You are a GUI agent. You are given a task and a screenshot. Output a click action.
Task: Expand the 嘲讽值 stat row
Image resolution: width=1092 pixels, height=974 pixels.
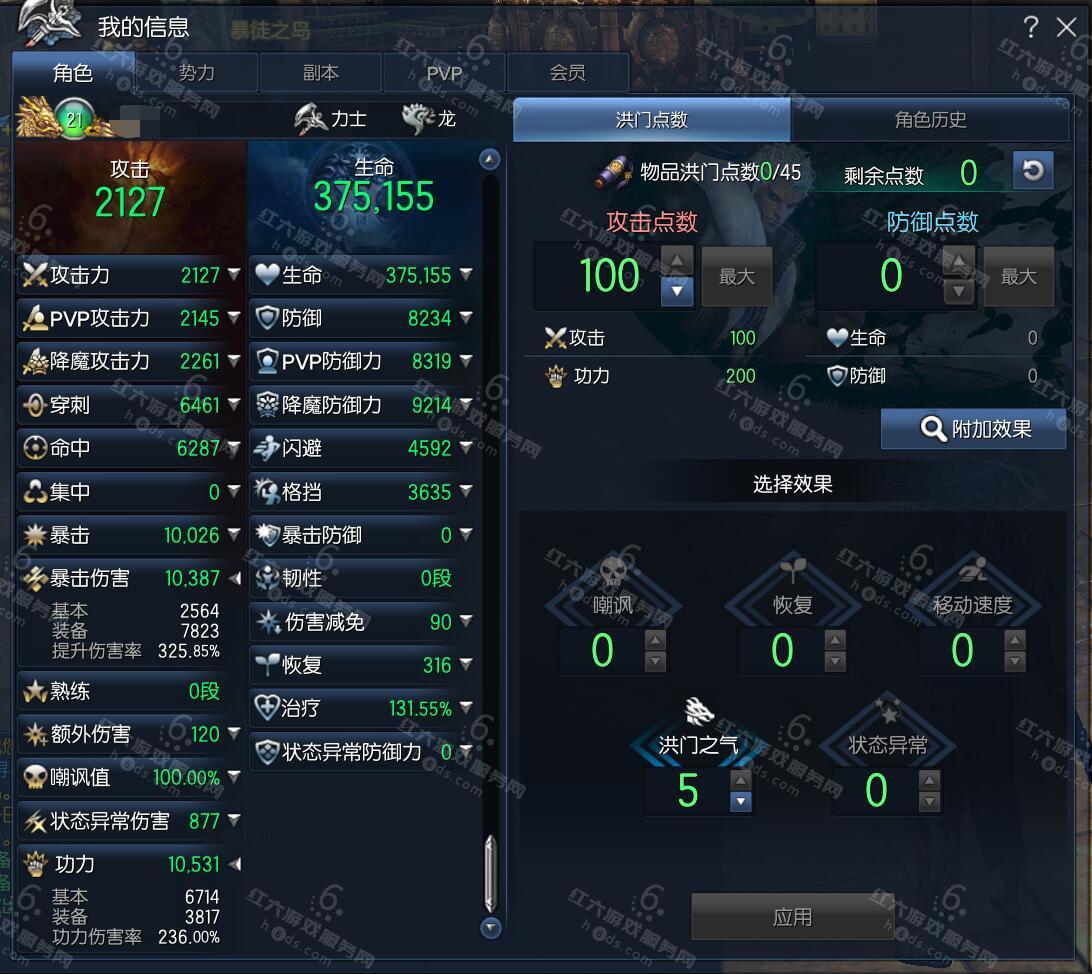point(233,777)
